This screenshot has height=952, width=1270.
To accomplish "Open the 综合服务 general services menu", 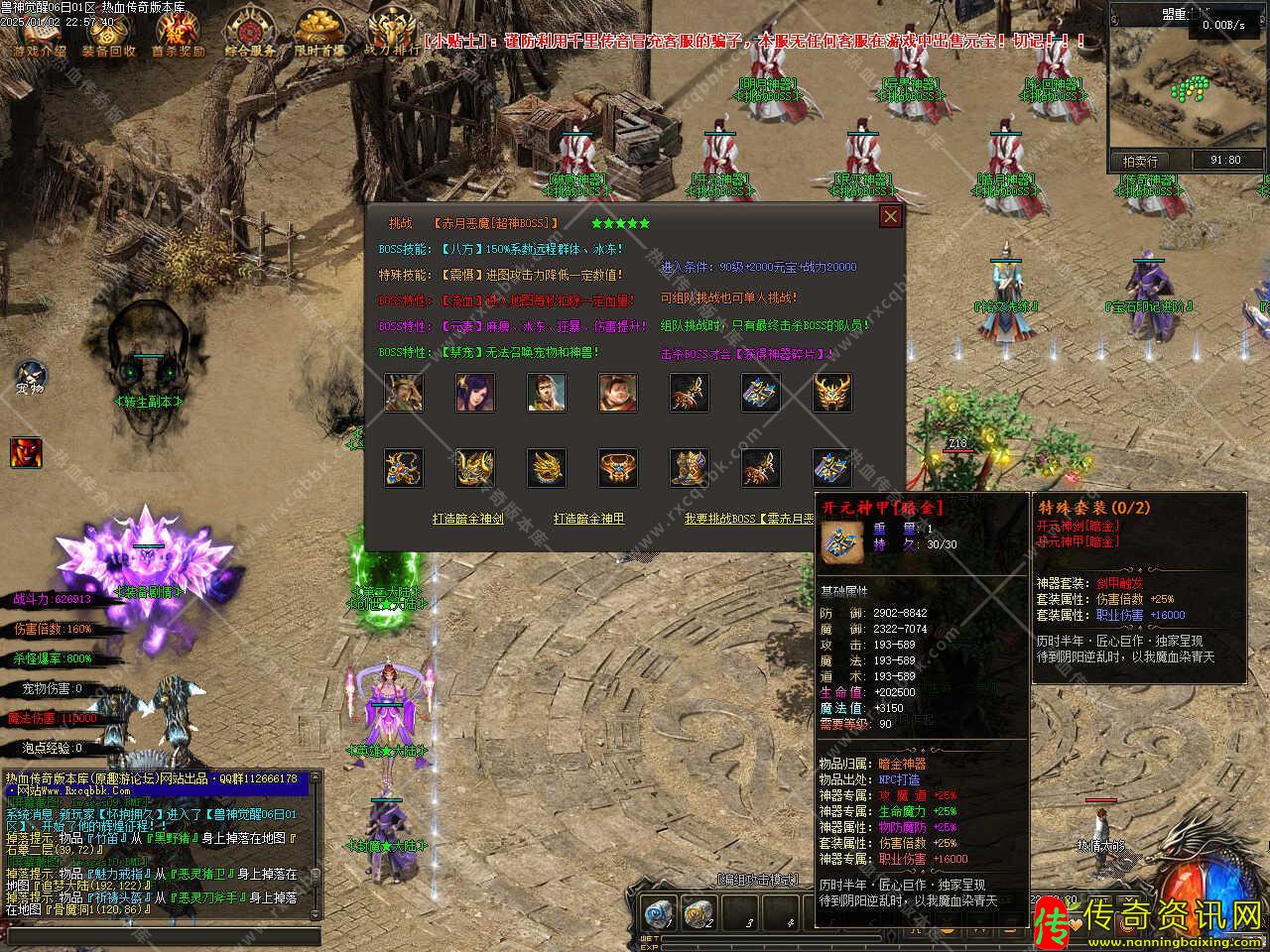I will pyautogui.click(x=250, y=36).
